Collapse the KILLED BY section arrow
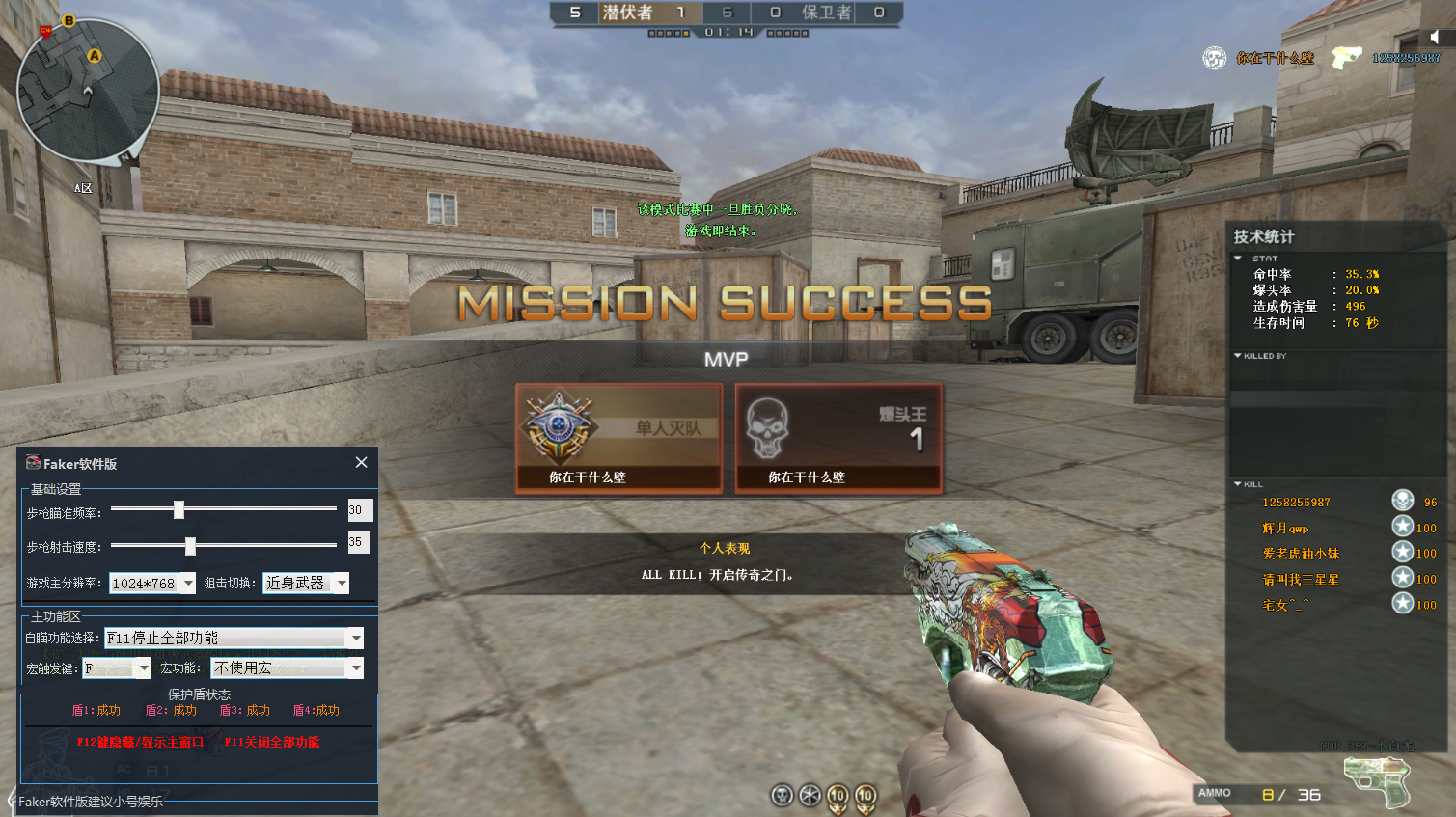Image resolution: width=1456 pixels, height=817 pixels. pyautogui.click(x=1238, y=356)
